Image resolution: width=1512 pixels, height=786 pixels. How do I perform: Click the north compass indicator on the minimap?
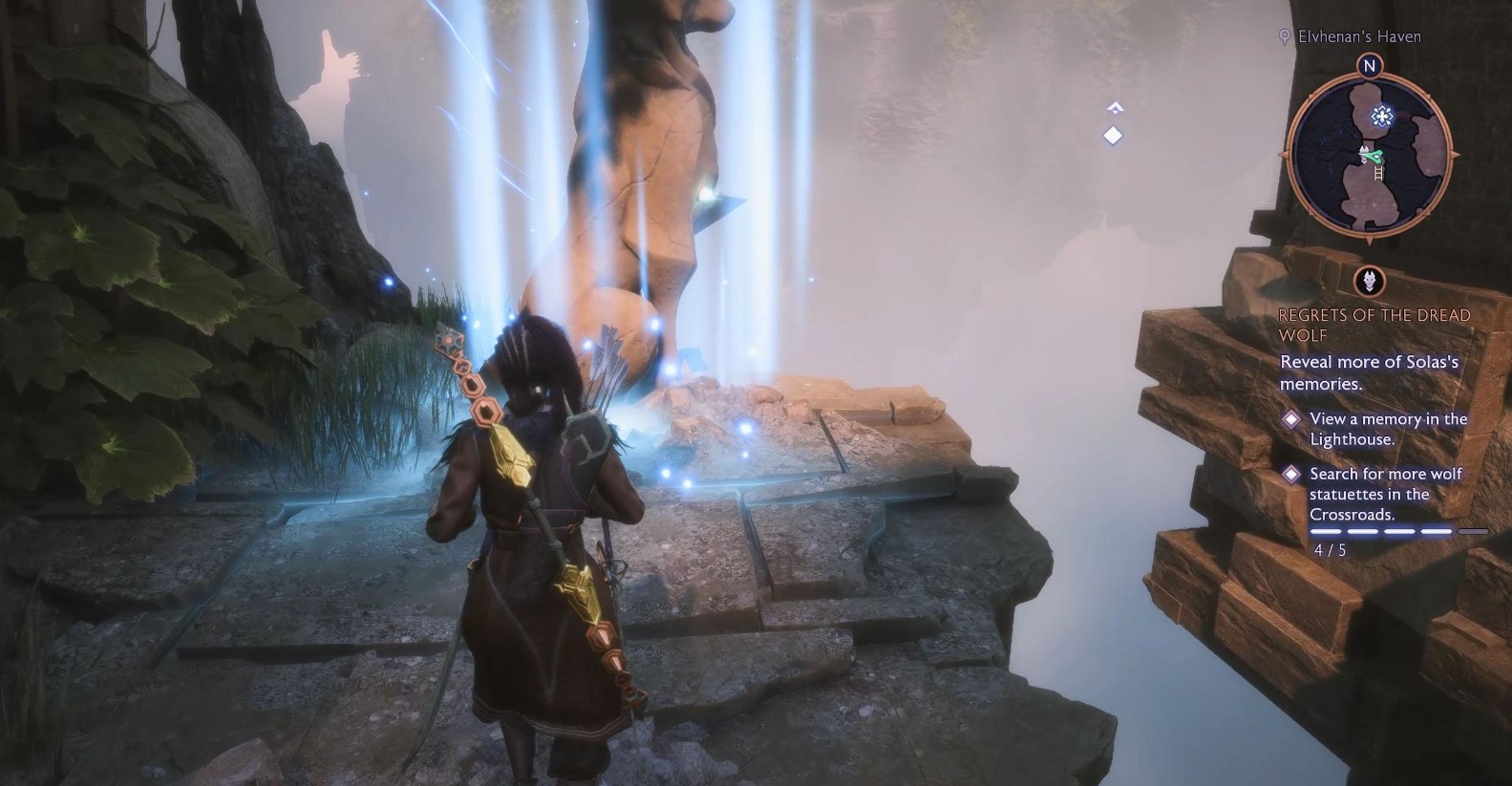click(1370, 66)
